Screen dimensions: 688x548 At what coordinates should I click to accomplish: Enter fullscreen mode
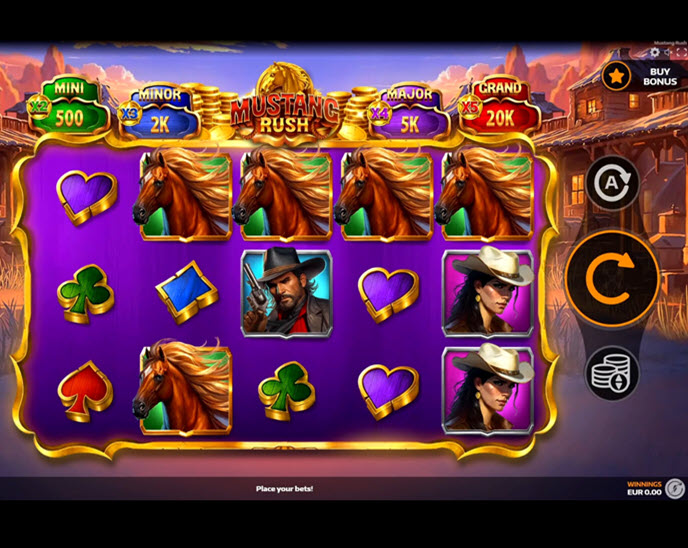(x=681, y=52)
